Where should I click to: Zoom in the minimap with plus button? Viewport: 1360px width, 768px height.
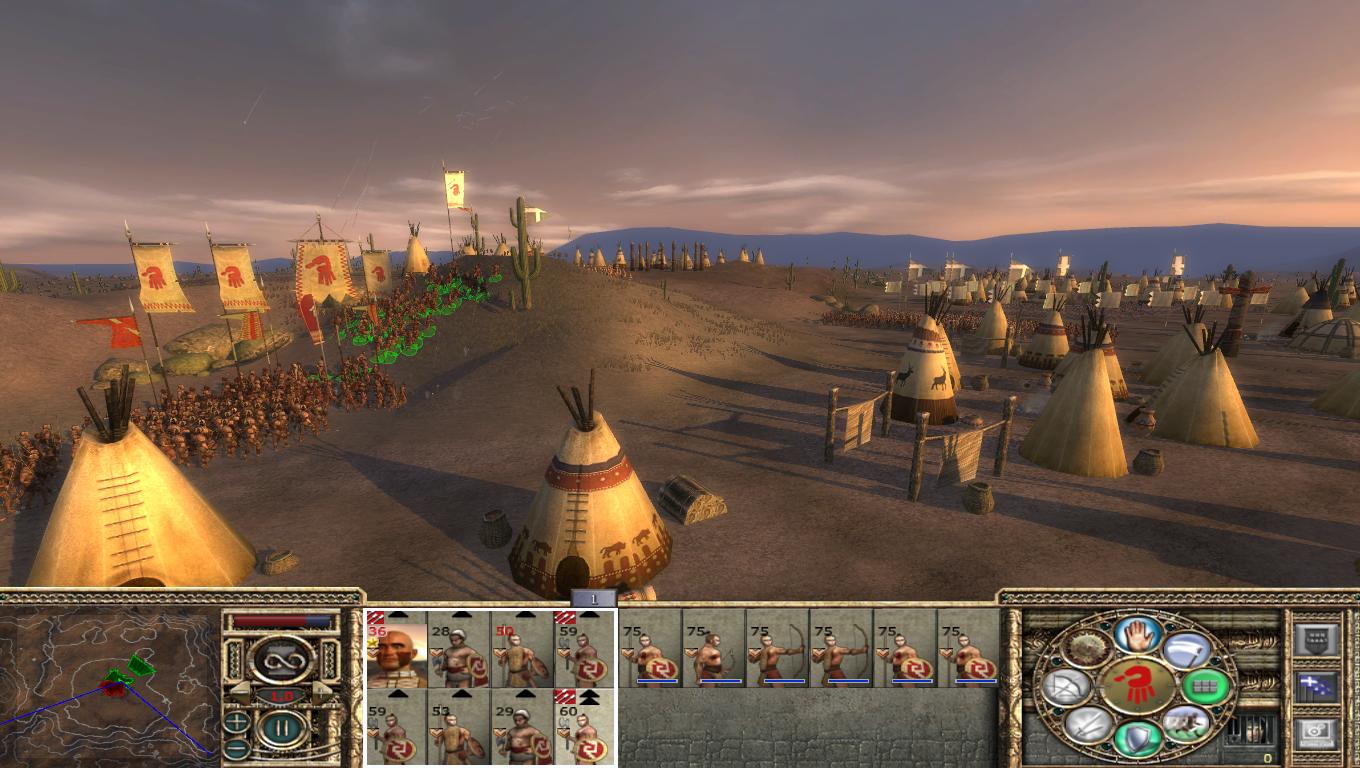point(237,720)
